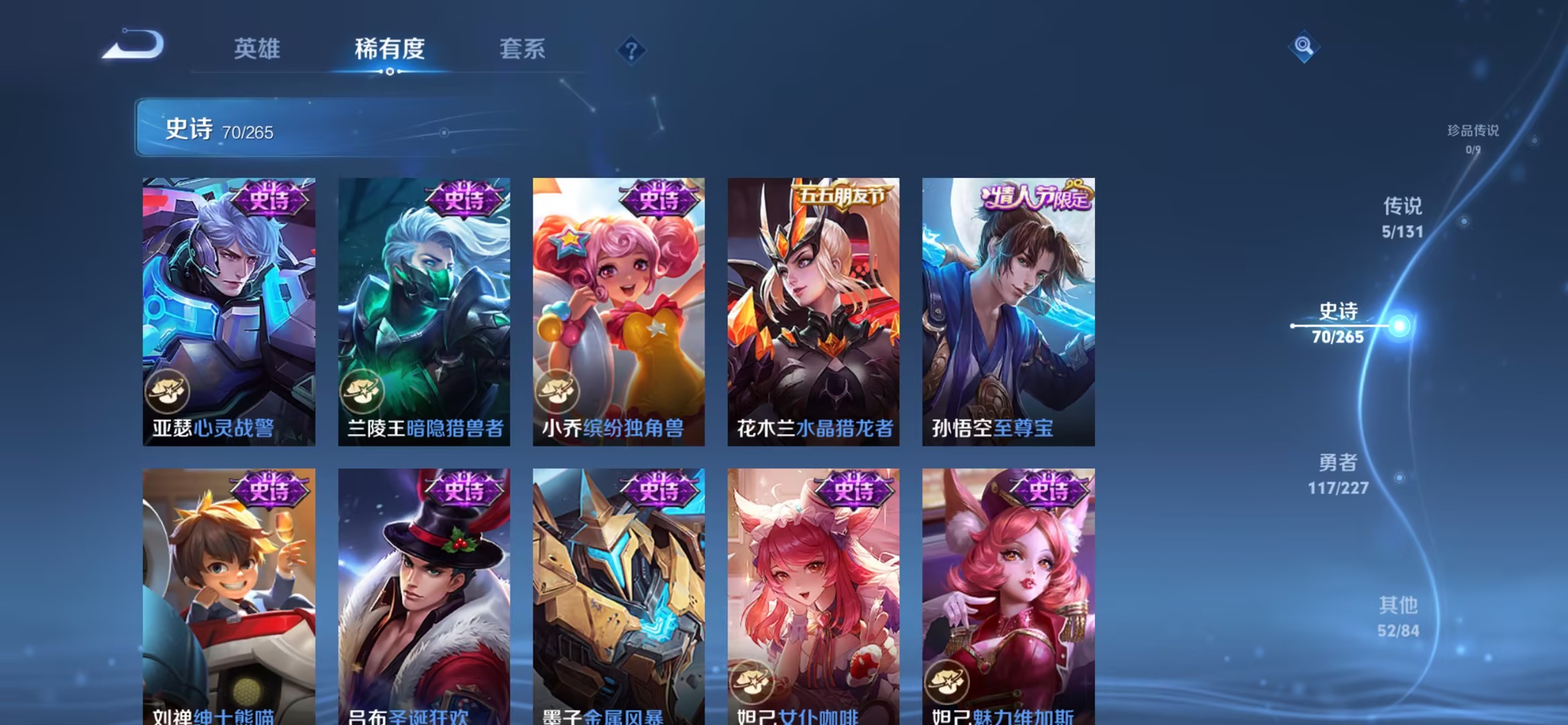Open the search function top right
Screen dimensions: 1568x725
1302,47
